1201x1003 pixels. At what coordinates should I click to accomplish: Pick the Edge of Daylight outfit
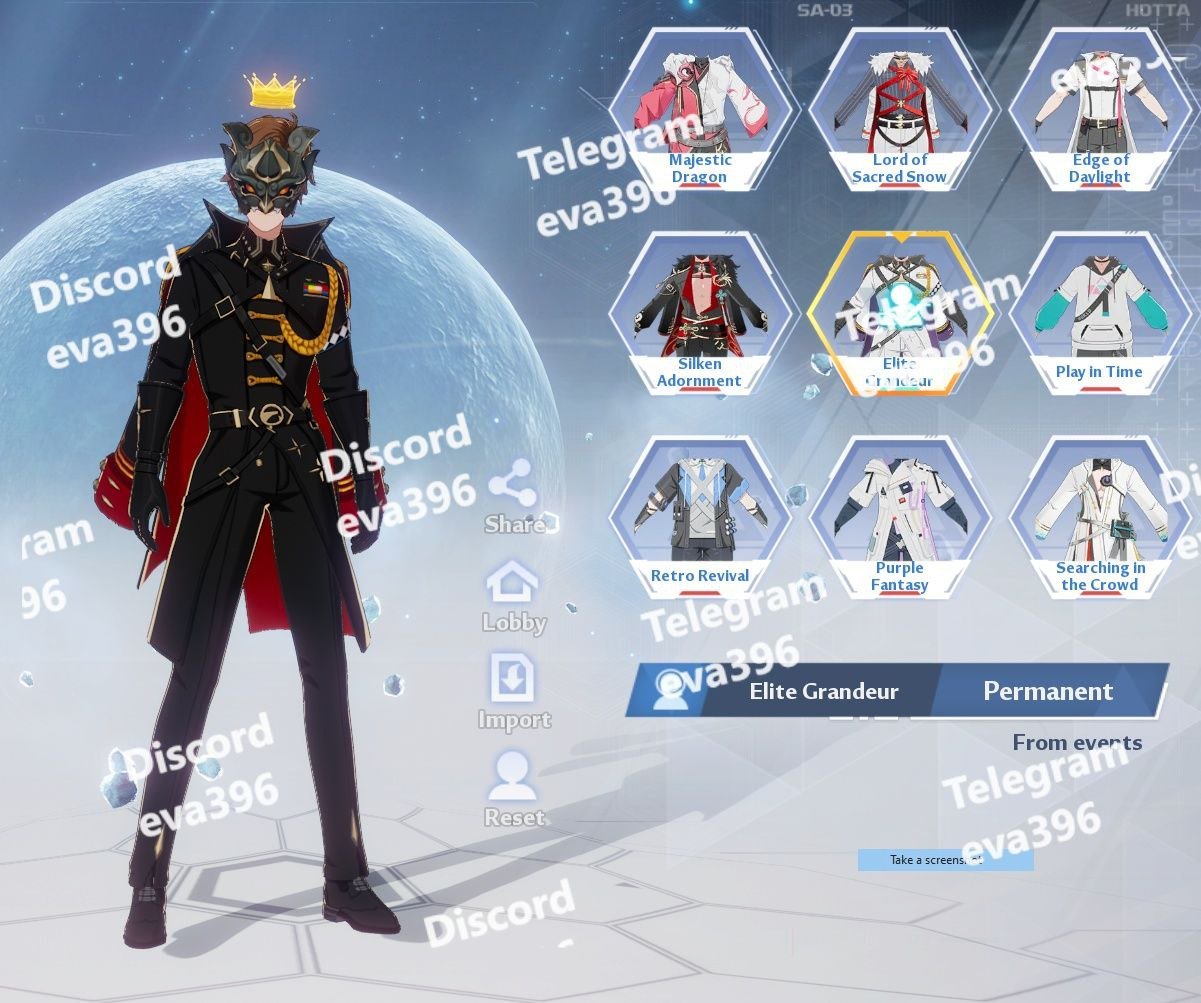pyautogui.click(x=1100, y=108)
